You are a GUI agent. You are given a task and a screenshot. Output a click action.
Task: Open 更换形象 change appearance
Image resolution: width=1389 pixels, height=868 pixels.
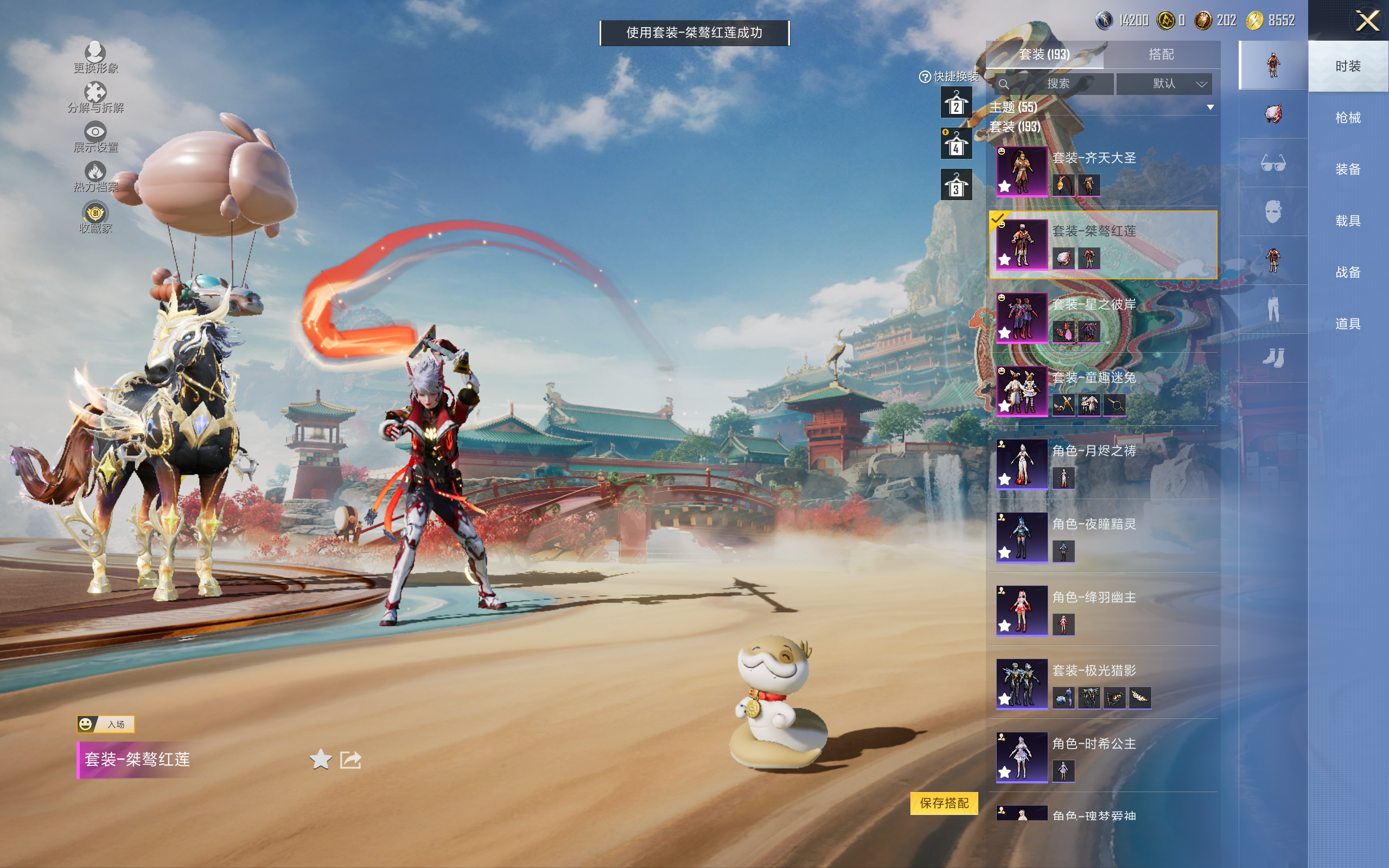click(95, 58)
